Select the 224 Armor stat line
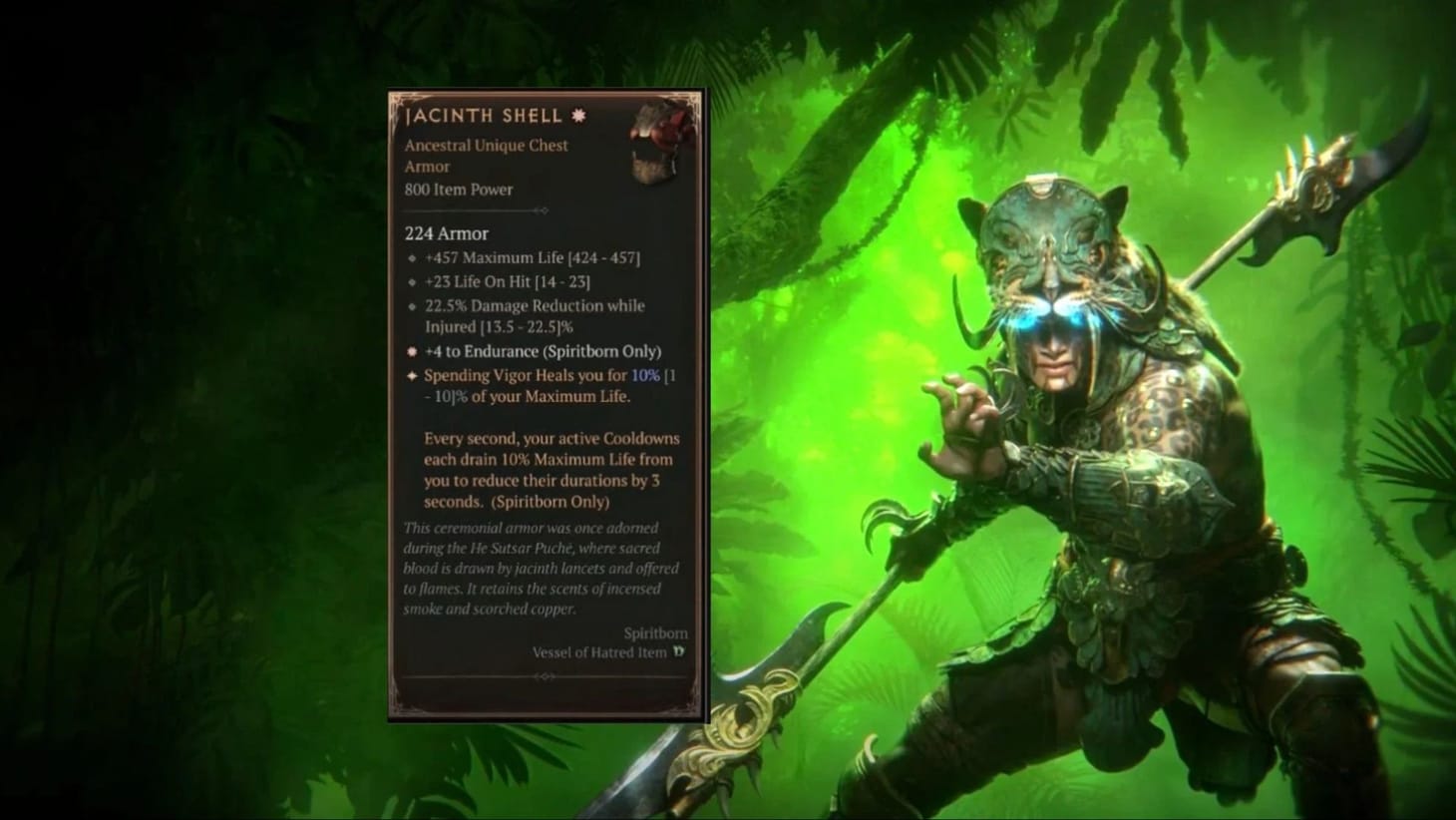 pos(446,233)
